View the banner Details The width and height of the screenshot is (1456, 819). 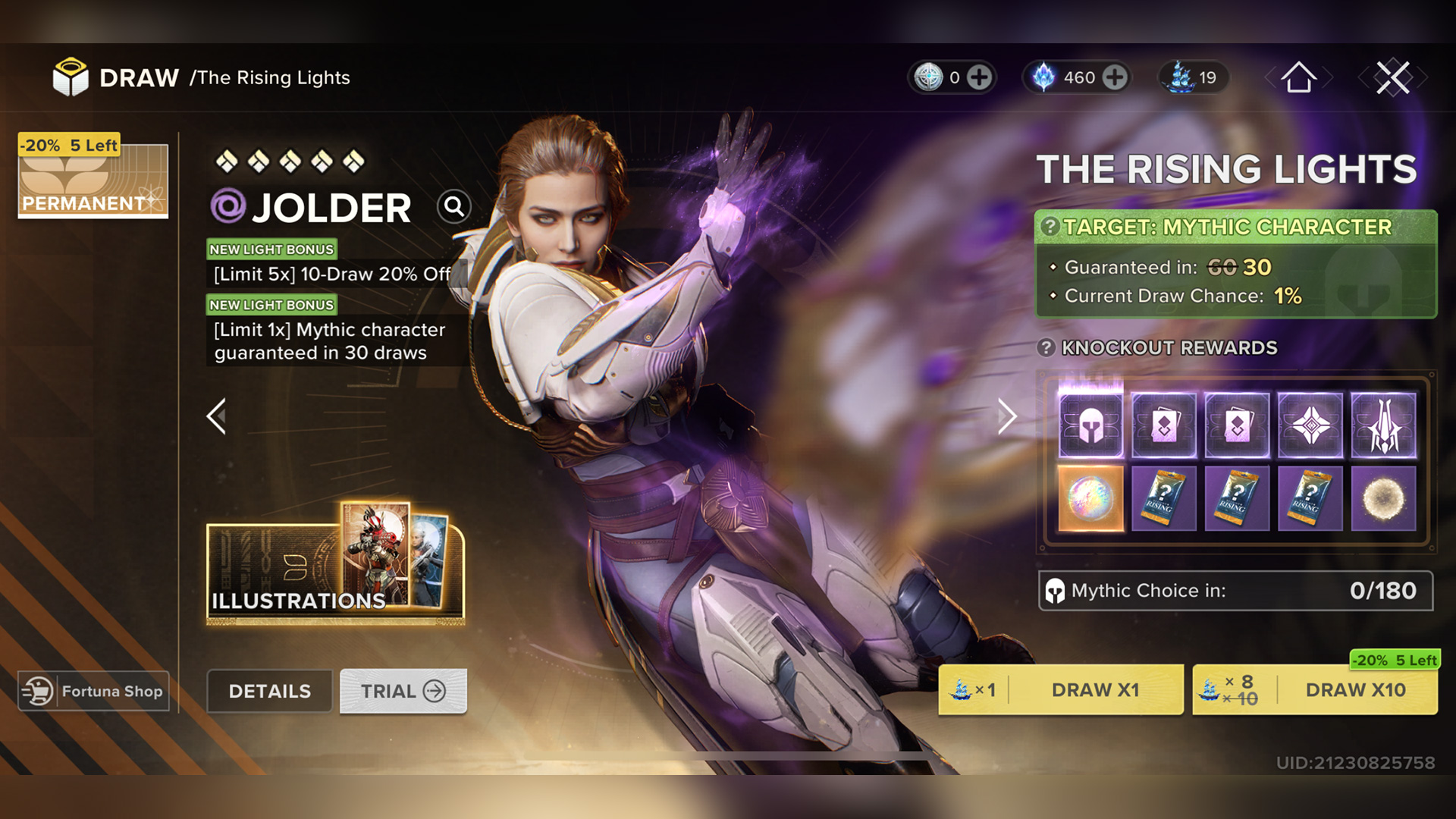(x=269, y=691)
